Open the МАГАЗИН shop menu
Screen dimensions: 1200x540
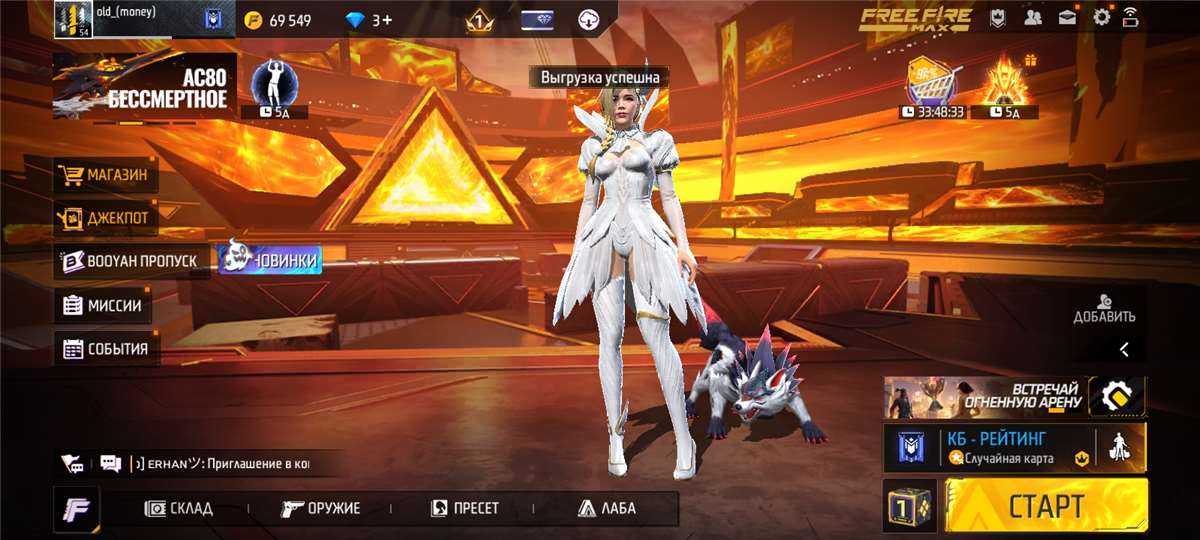coord(106,176)
